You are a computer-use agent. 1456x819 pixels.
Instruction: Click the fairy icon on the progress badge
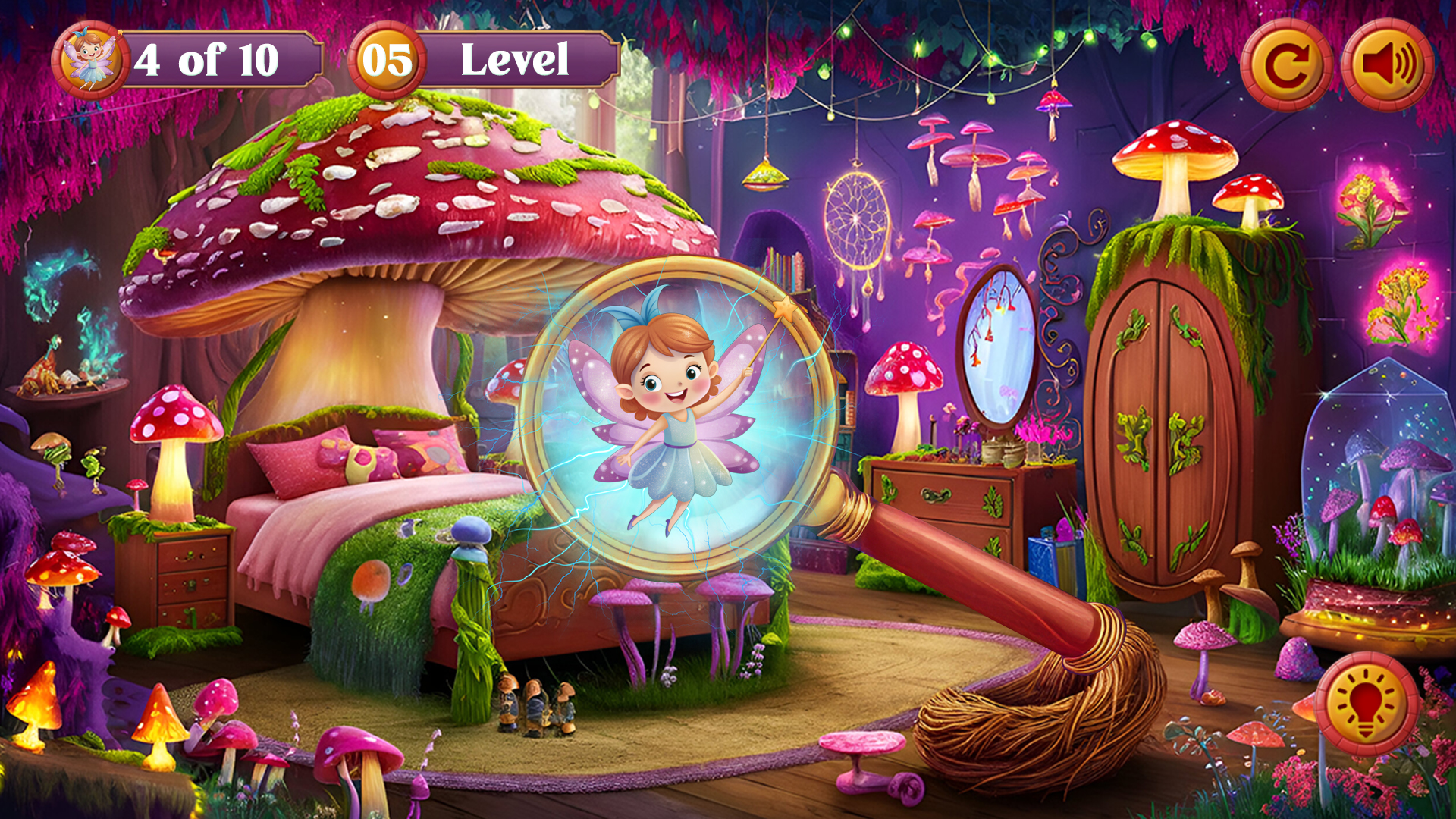pos(91,58)
